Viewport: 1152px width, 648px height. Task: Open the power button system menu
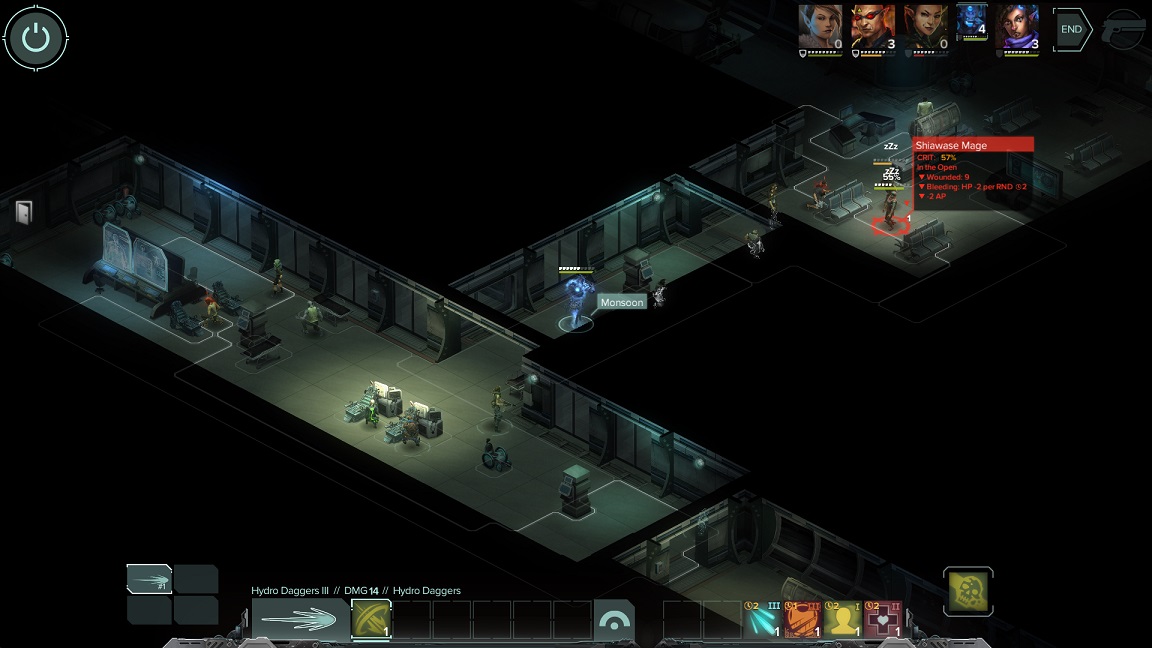(36, 38)
